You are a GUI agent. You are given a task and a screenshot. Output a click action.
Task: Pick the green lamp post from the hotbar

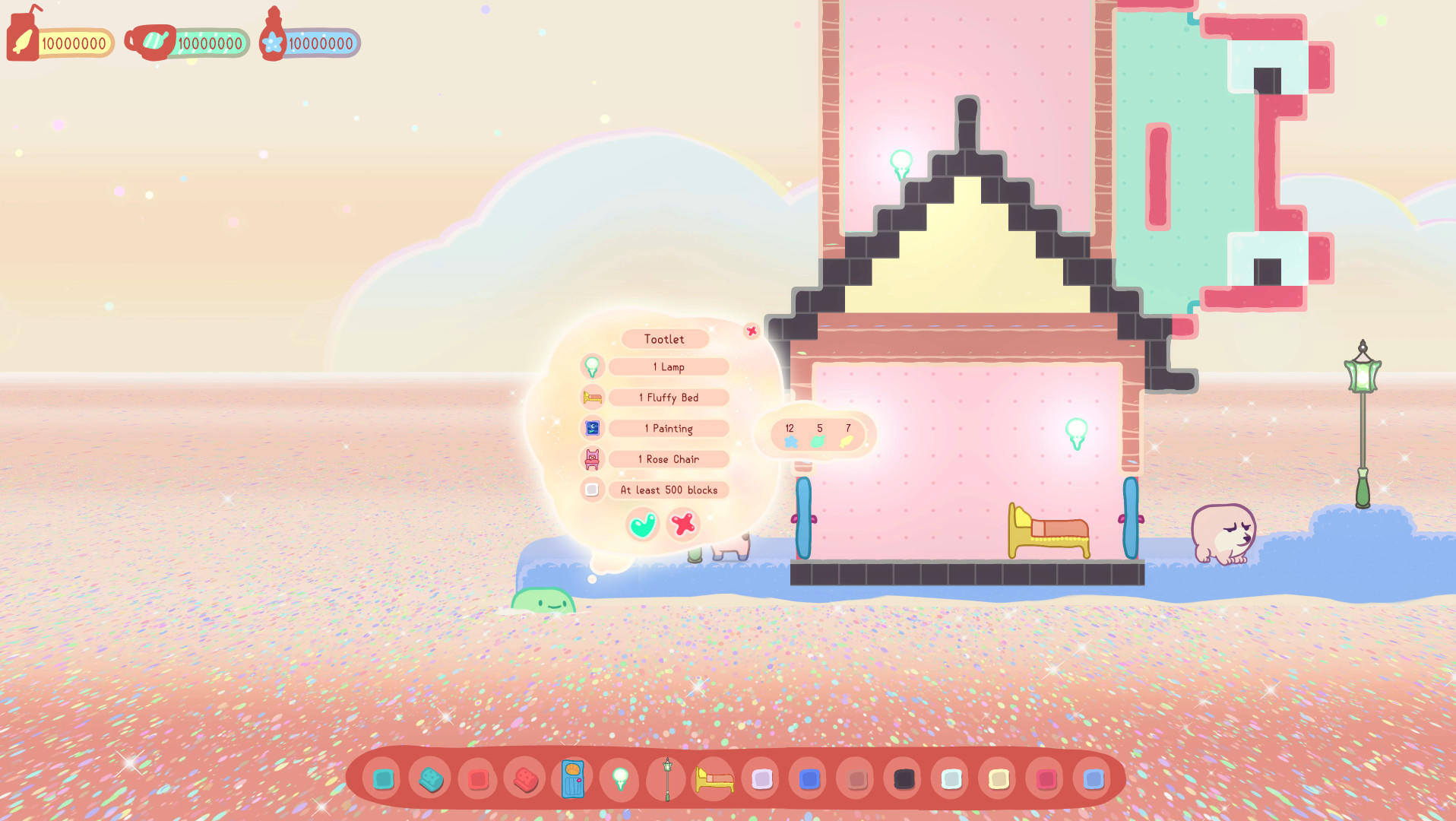666,779
